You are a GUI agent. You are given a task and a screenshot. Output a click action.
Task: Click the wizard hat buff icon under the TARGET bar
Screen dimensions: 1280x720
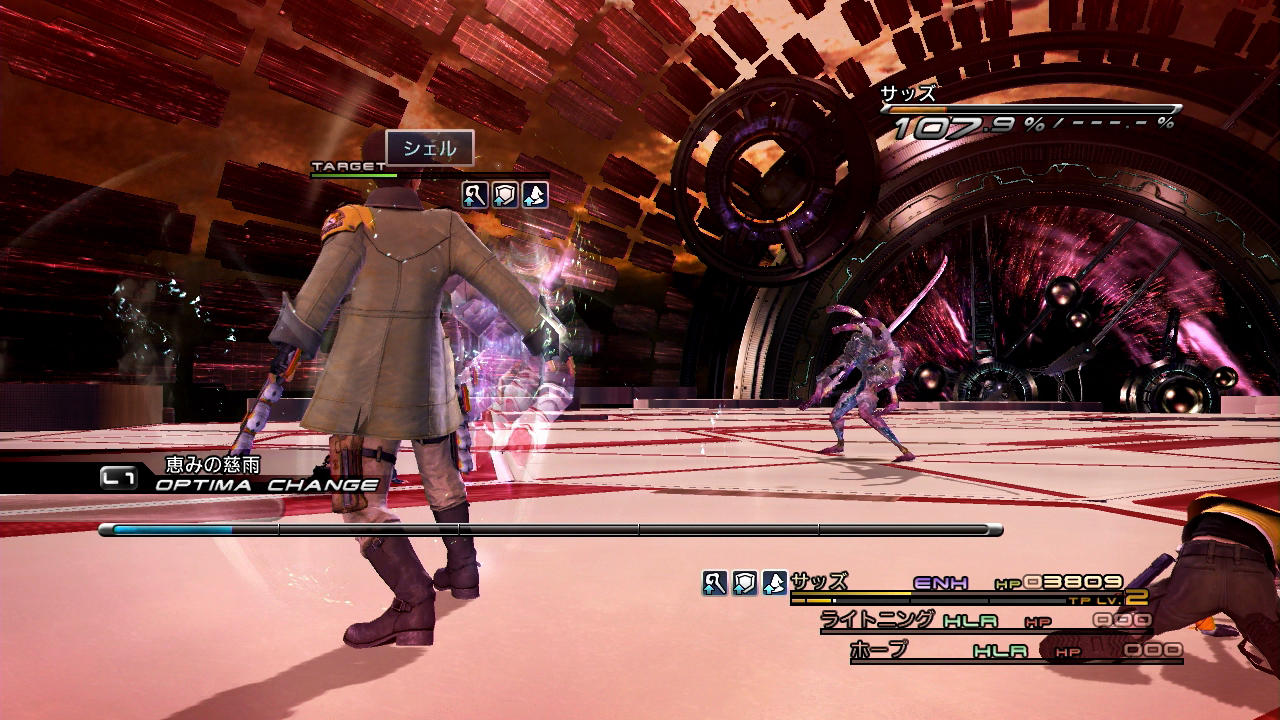coord(535,195)
